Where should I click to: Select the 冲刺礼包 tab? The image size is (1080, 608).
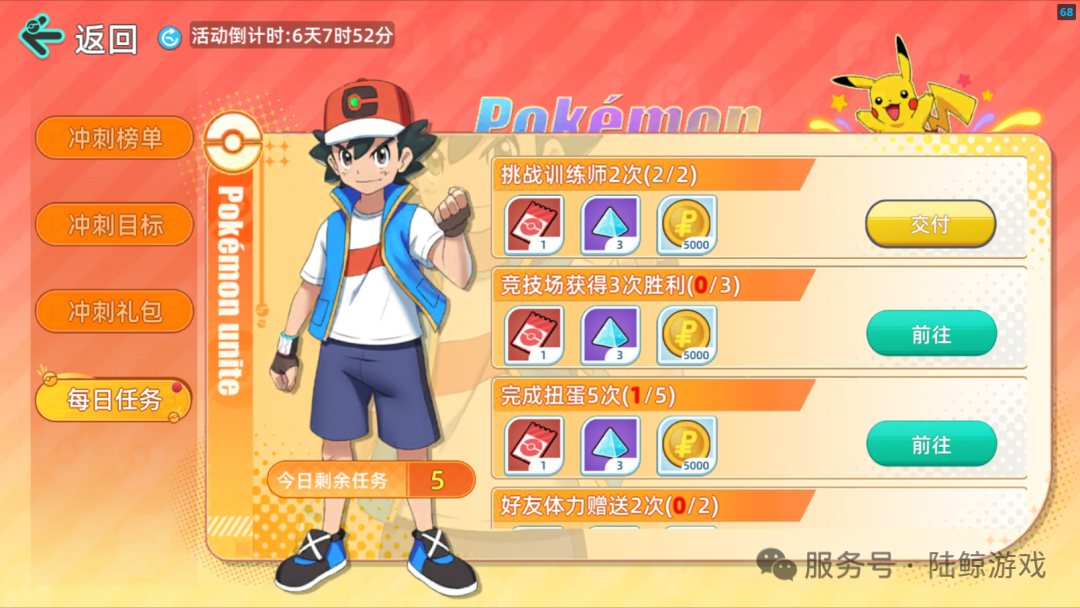click(x=114, y=311)
